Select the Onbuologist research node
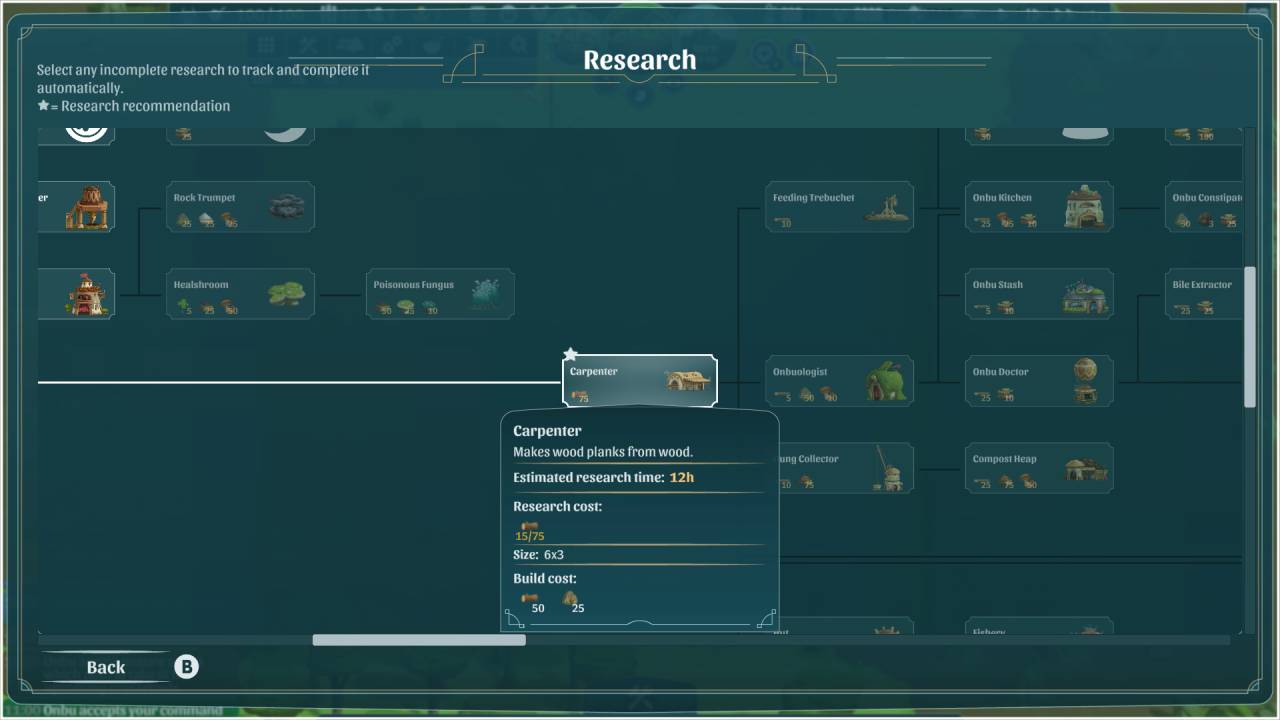1280x720 pixels. pyautogui.click(x=839, y=380)
